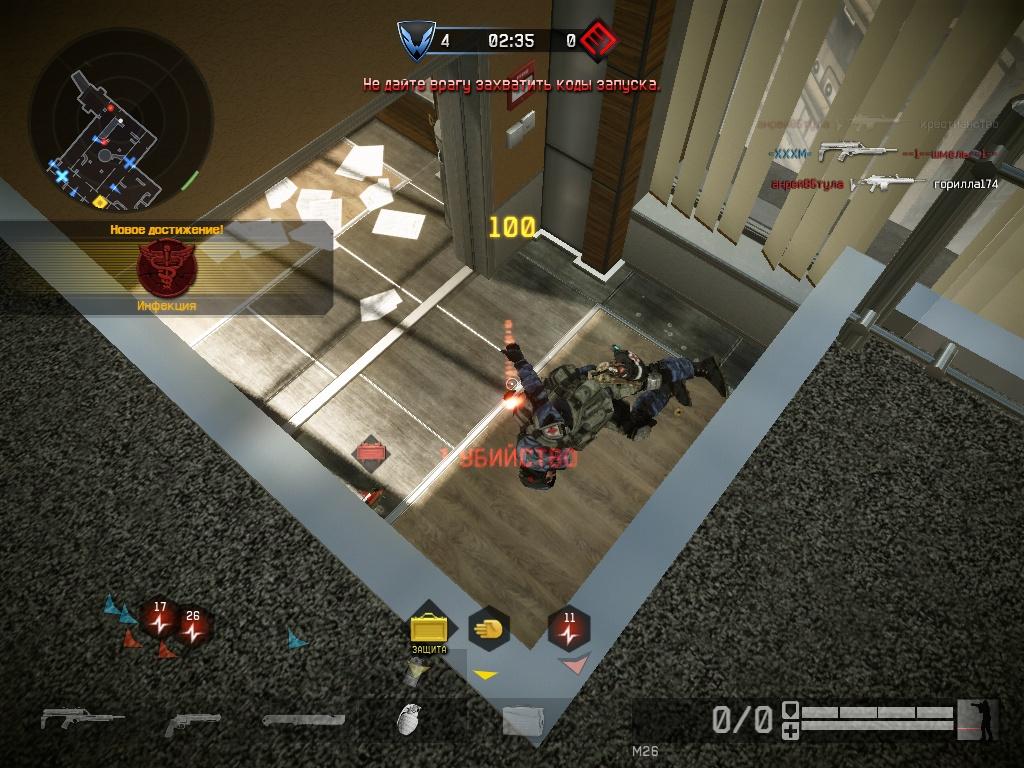
Task: Click the heartbeat marker labeled 11
Action: (569, 630)
